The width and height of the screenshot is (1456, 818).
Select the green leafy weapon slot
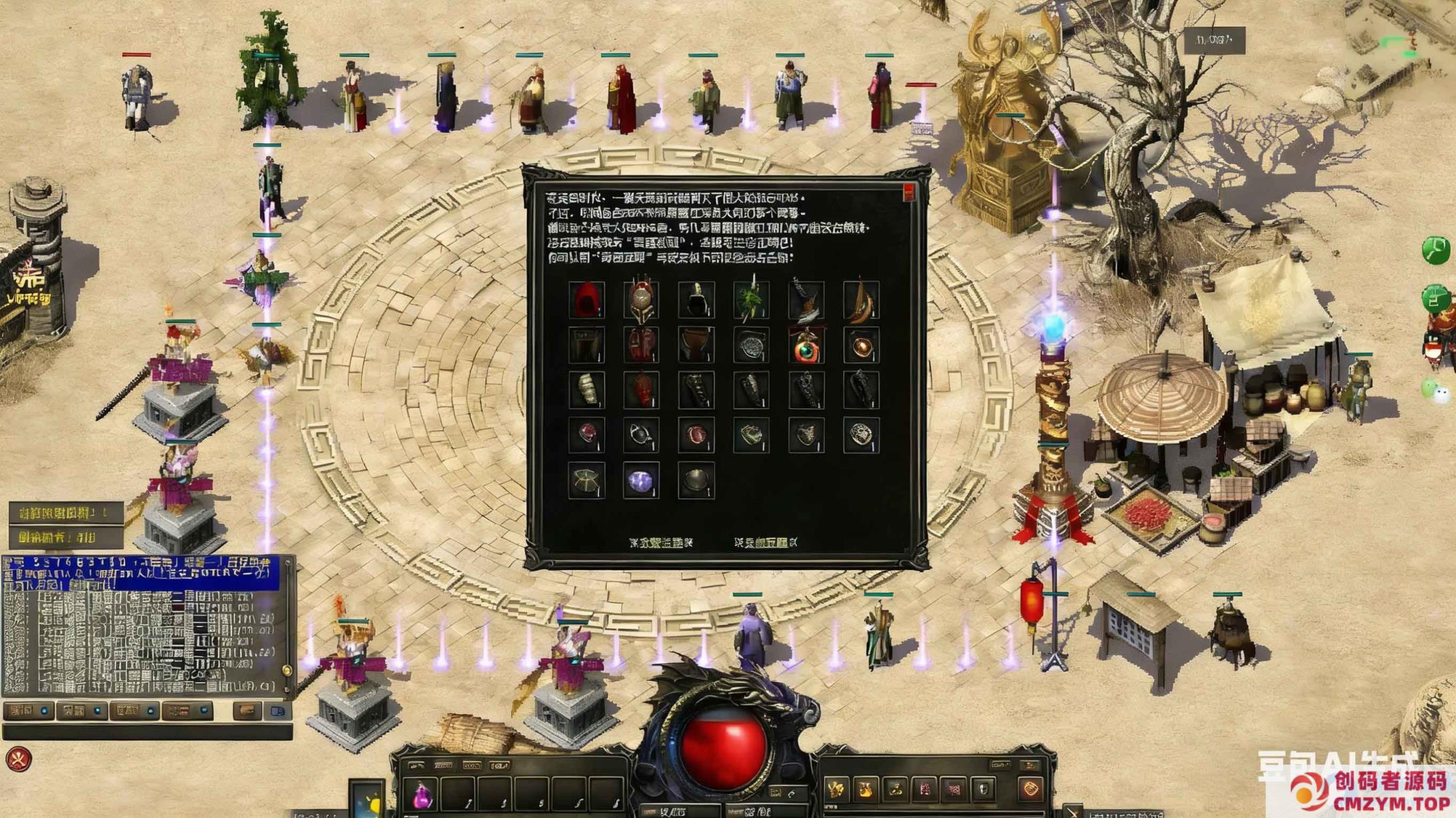(751, 300)
